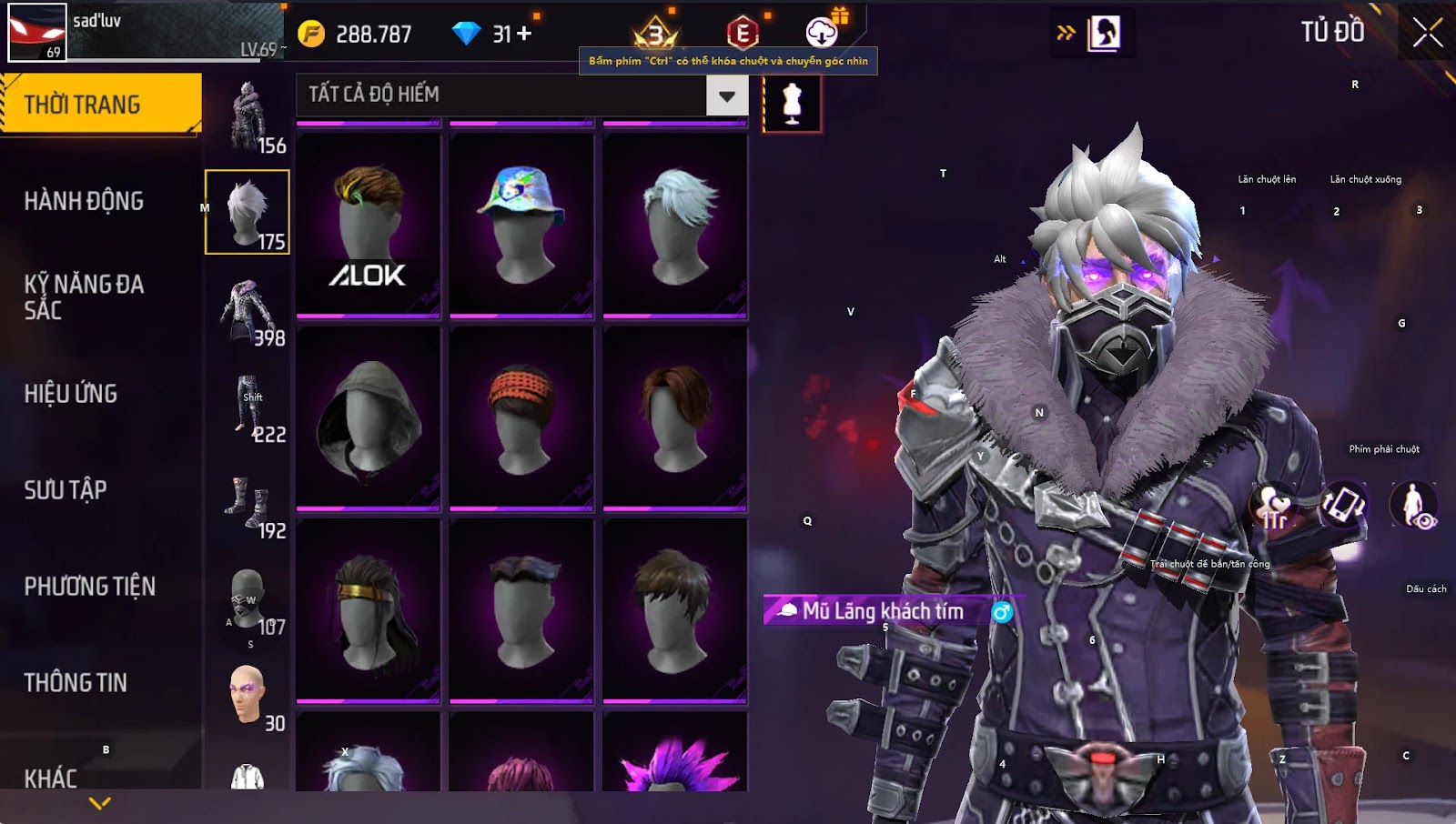This screenshot has height=824, width=1456.
Task: Select the colorful bucket hat
Action: (x=521, y=226)
